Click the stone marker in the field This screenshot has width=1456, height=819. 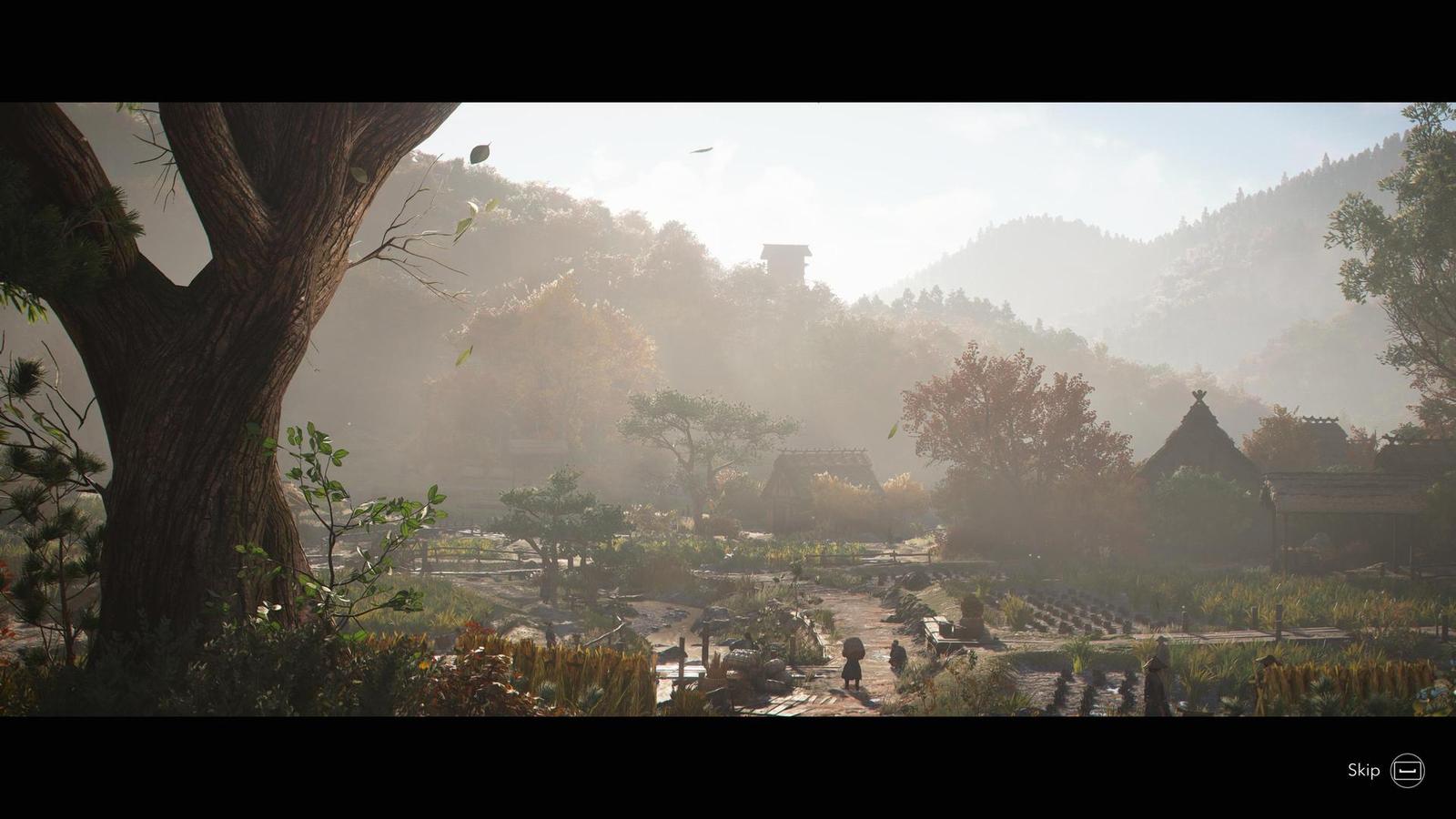coord(972,617)
